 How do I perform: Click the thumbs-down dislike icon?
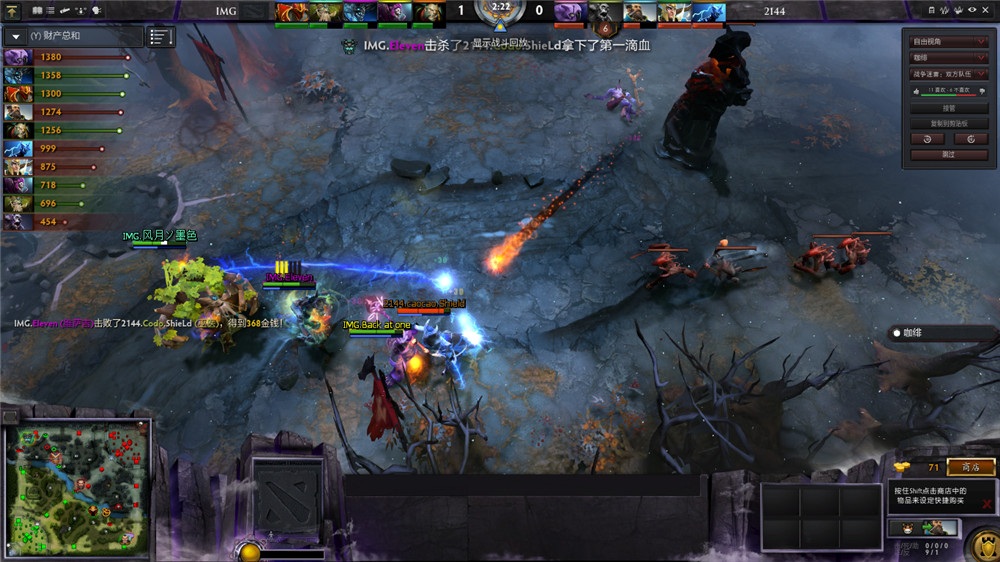(x=982, y=91)
